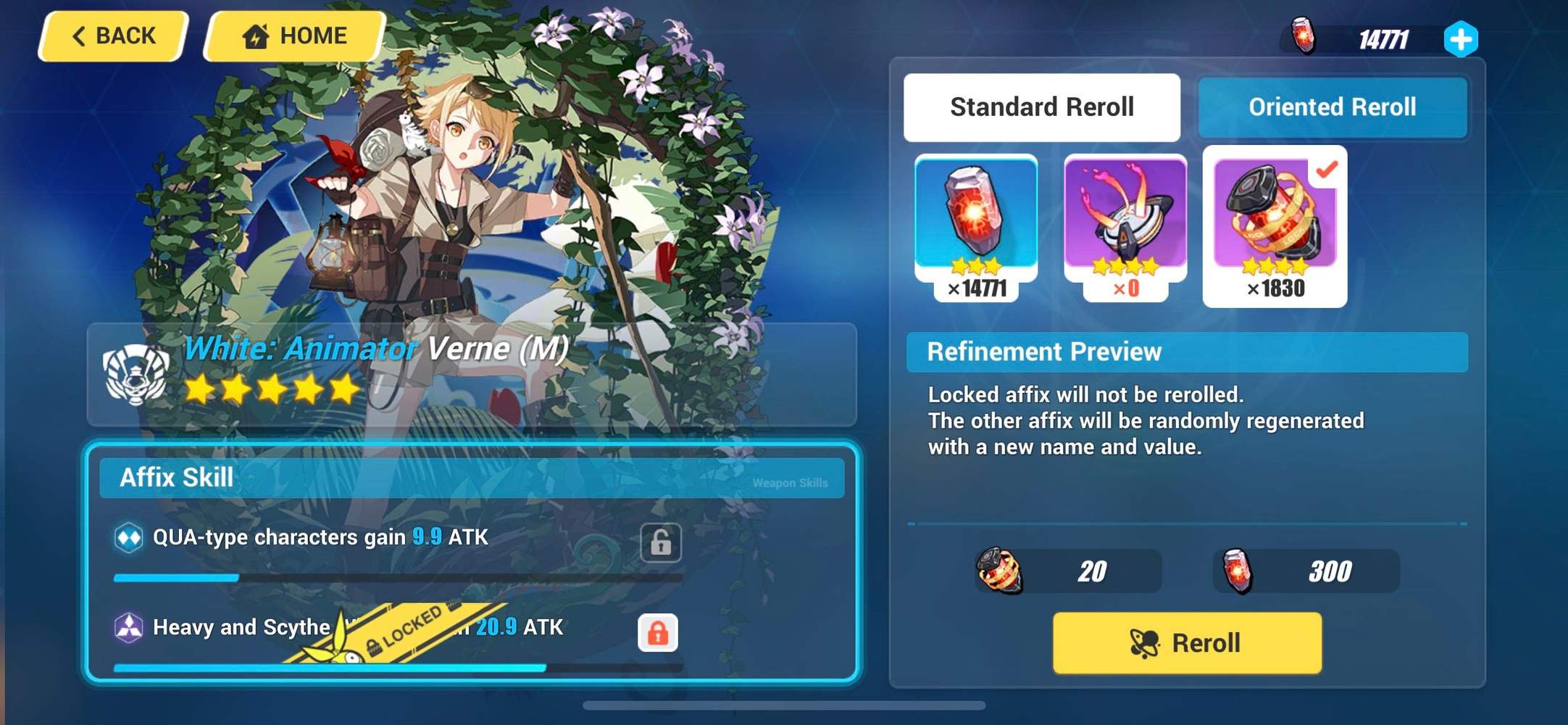Switch to the Standard Reroll tab
This screenshot has height=725, width=1568.
click(1041, 107)
